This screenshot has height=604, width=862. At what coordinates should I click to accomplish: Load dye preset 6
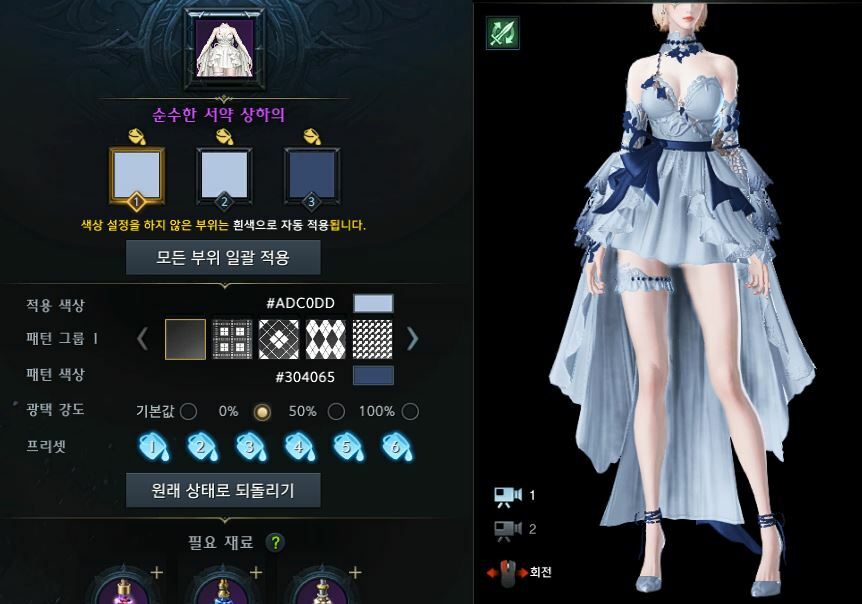pos(396,447)
